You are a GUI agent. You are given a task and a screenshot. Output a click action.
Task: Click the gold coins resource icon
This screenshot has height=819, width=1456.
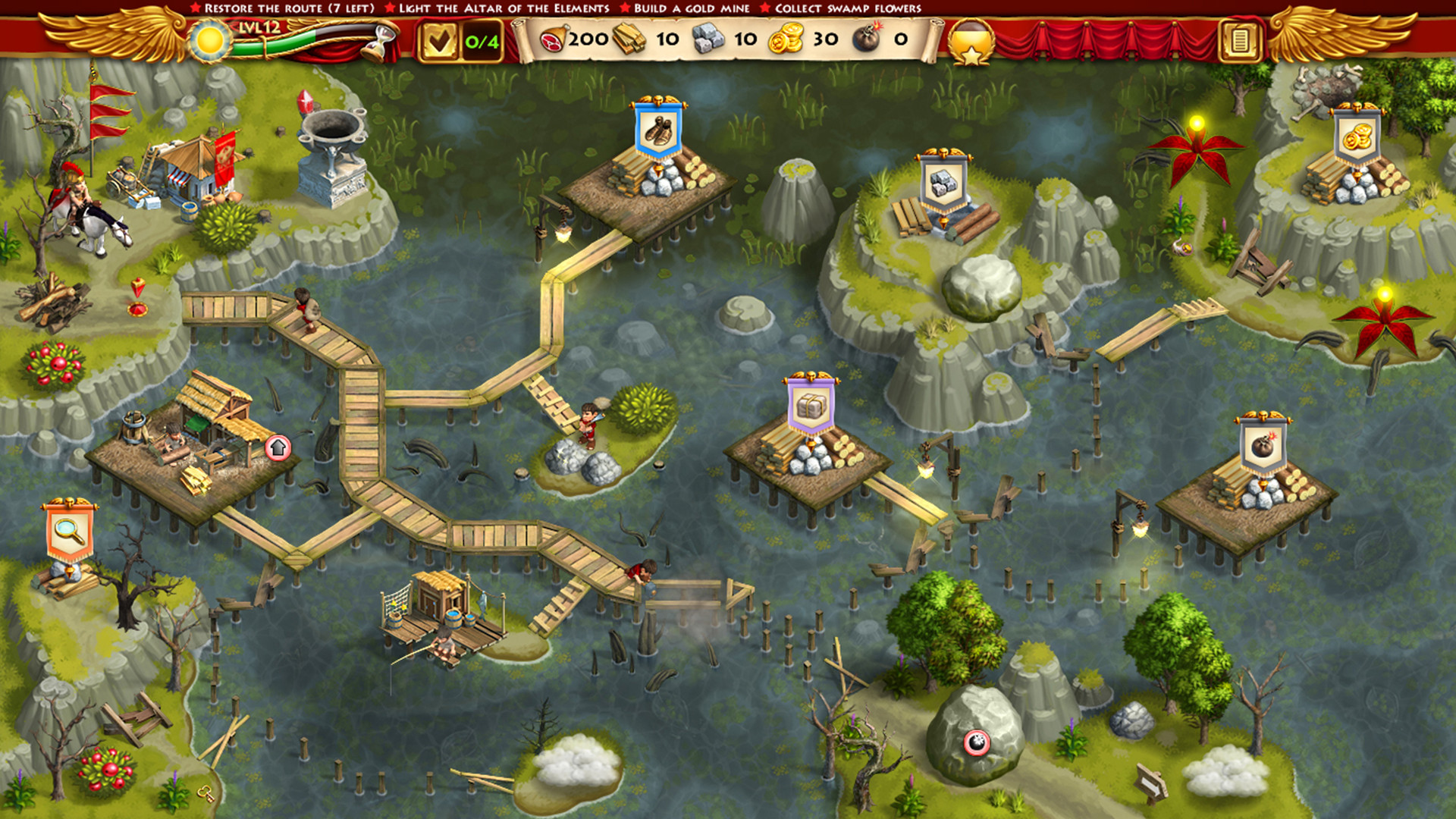click(x=786, y=39)
